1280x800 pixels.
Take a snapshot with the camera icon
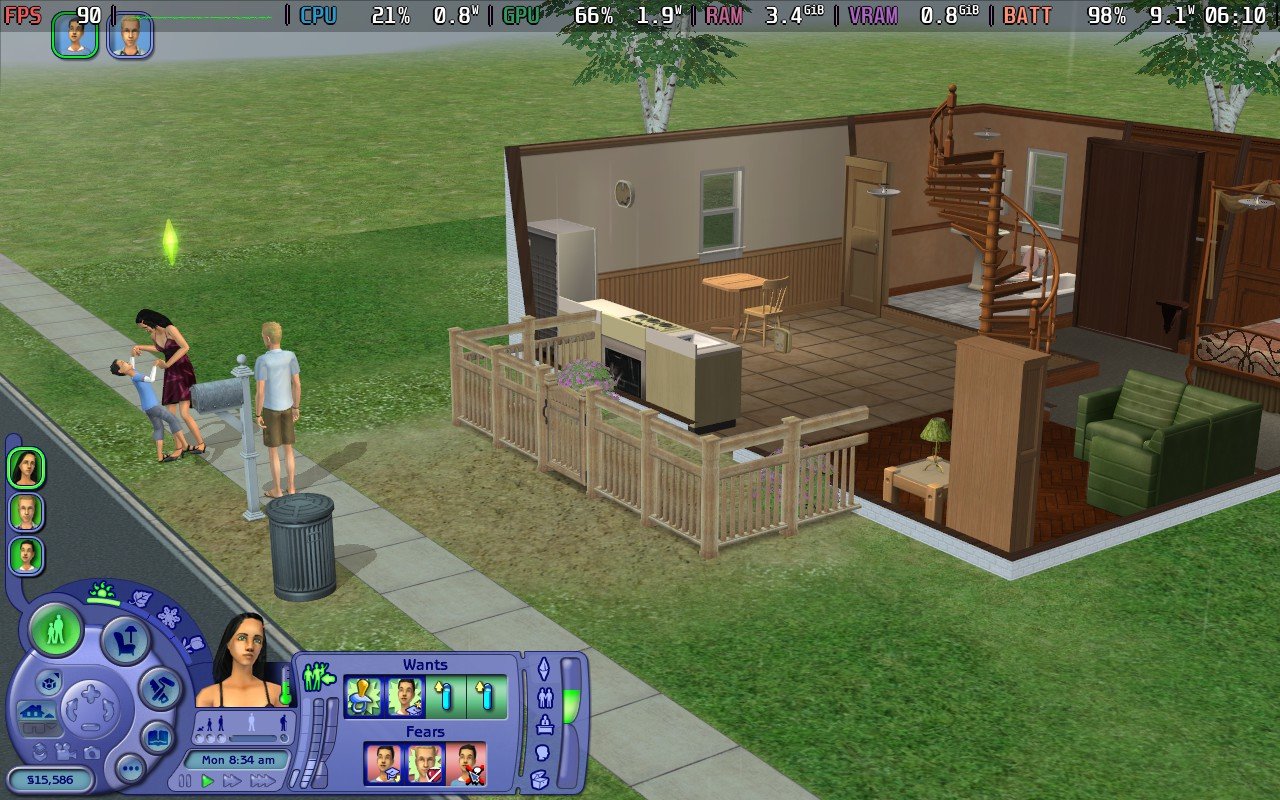[90, 754]
